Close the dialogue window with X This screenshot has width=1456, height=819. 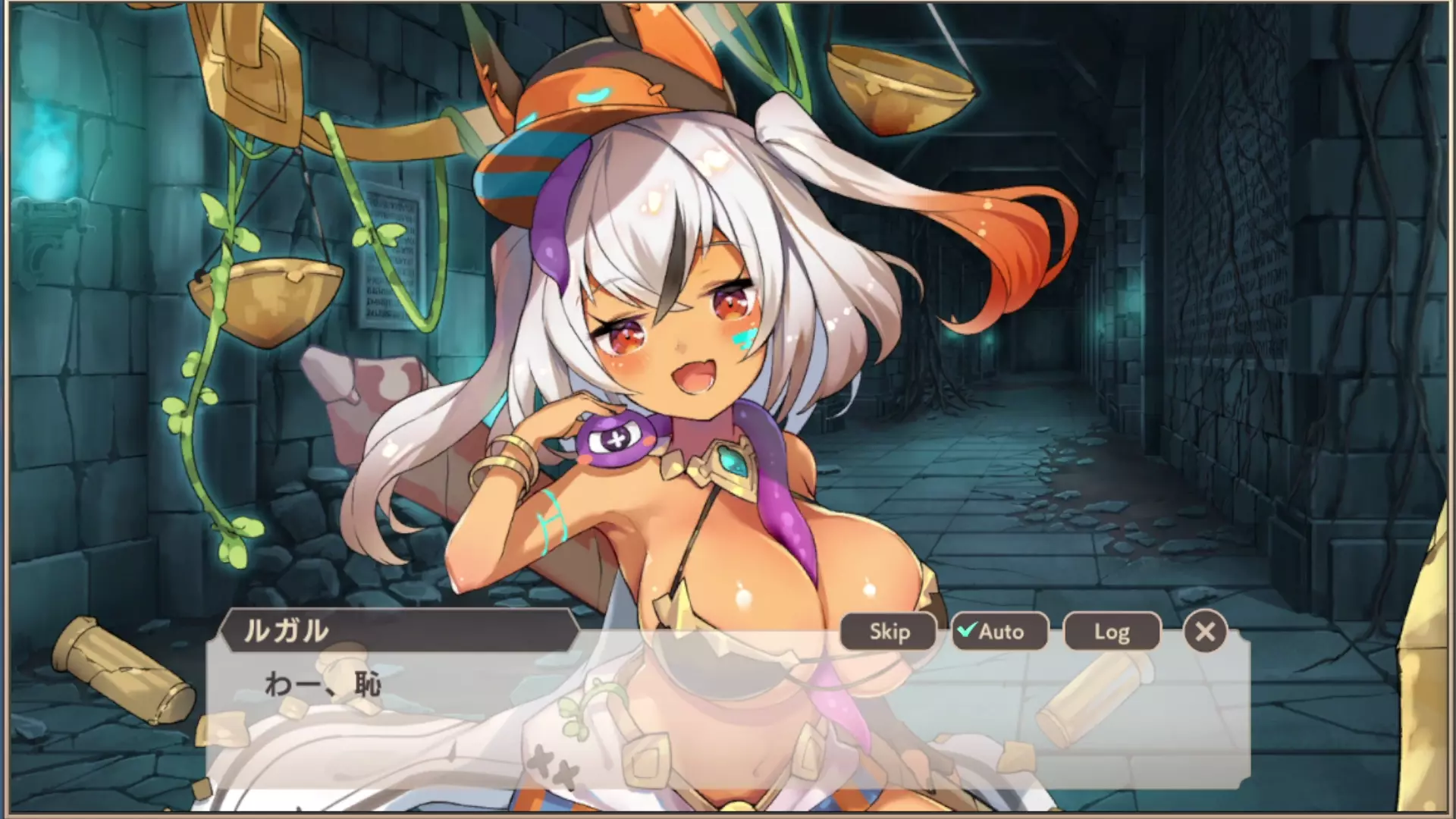1204,632
